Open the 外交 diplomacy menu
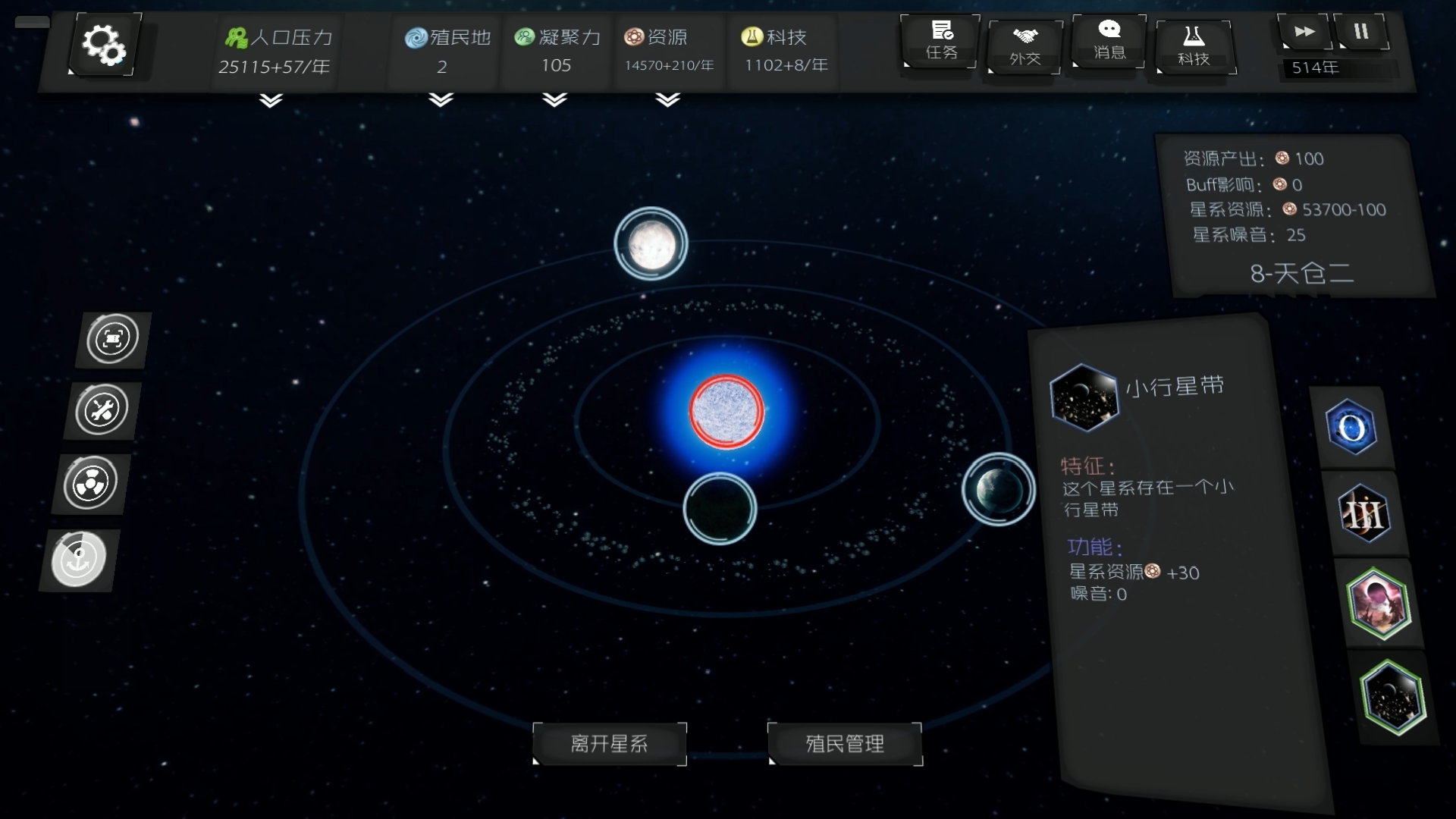The height and width of the screenshot is (819, 1456). pyautogui.click(x=1024, y=47)
